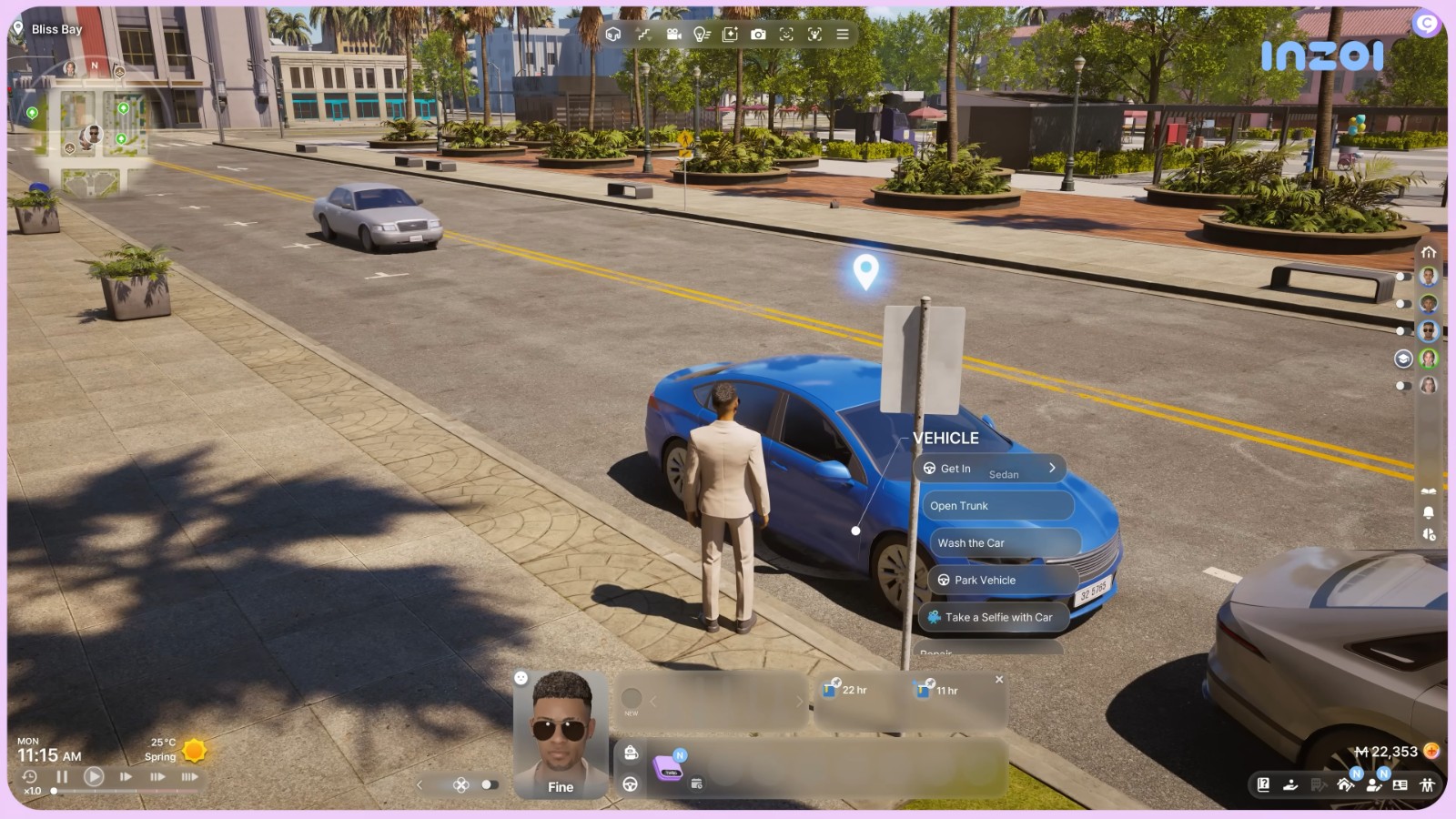The width and height of the screenshot is (1456, 819).
Task: Open the photo mode camera icon
Action: [758, 35]
